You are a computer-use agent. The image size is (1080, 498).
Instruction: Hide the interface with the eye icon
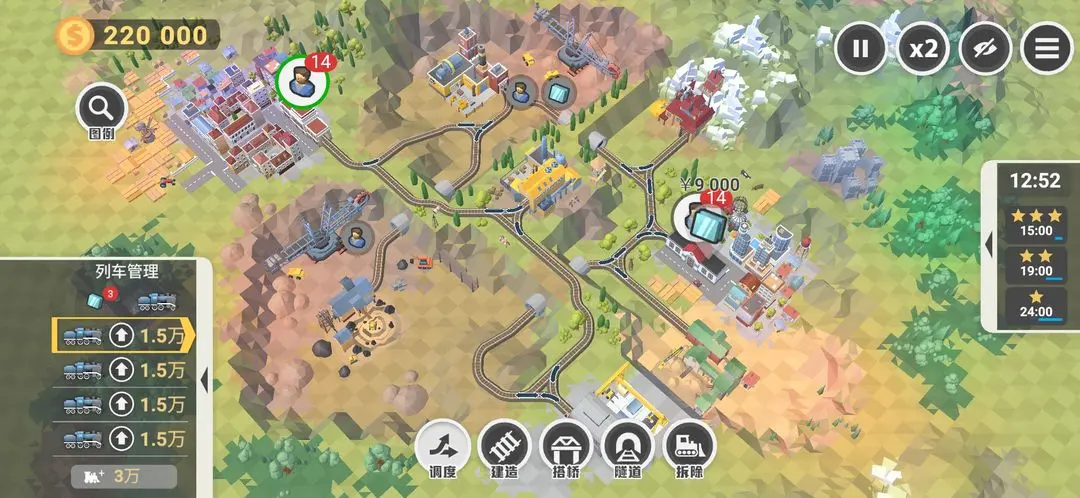point(984,47)
